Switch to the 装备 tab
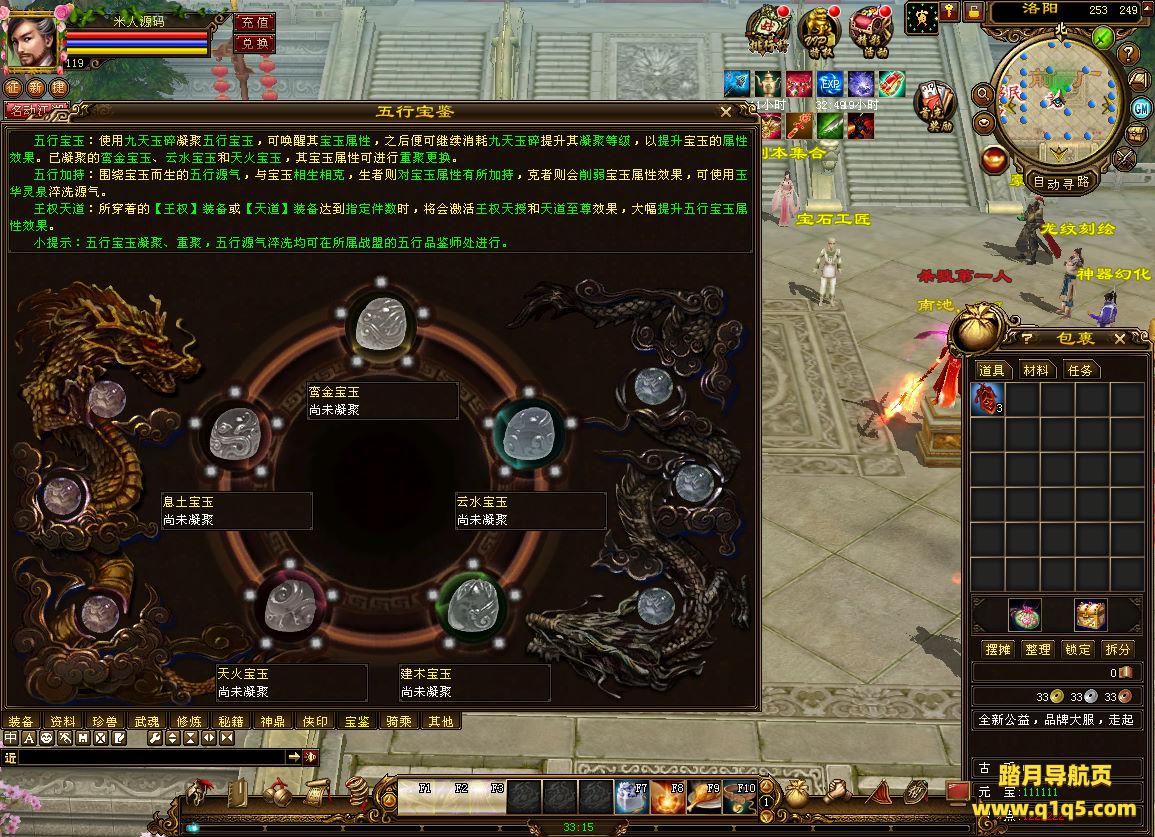The image size is (1155, 837). (21, 721)
